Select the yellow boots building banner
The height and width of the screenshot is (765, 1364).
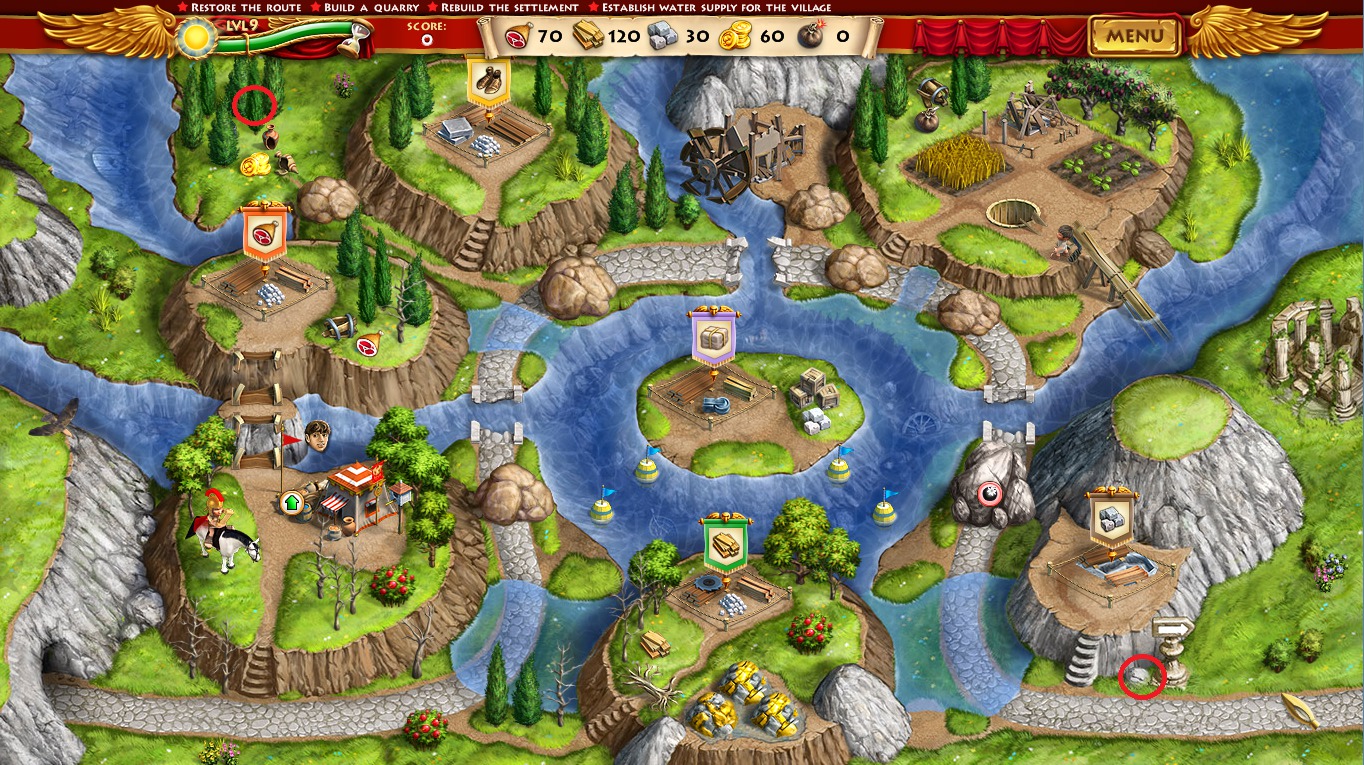488,80
